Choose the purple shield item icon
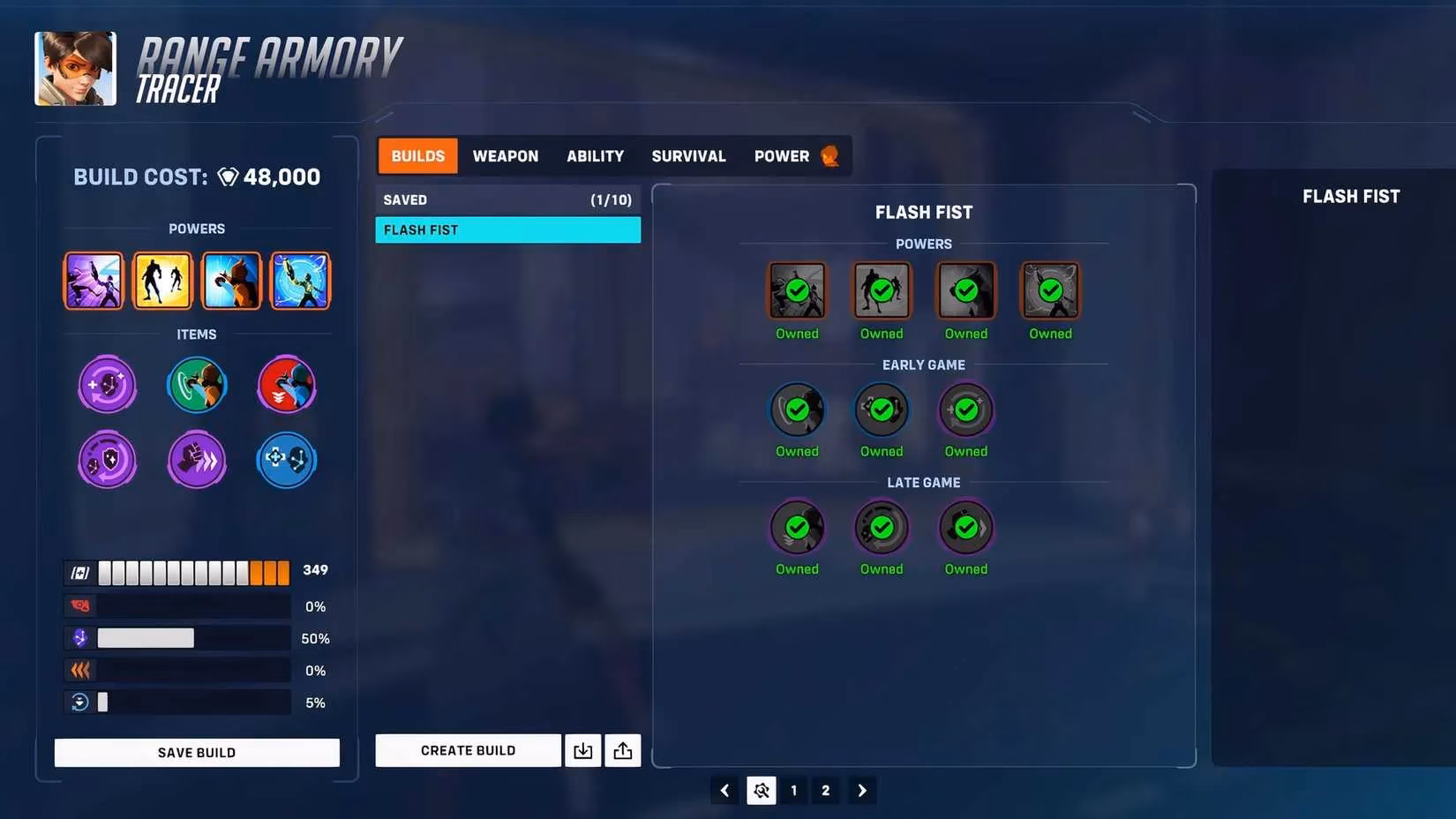 point(108,460)
